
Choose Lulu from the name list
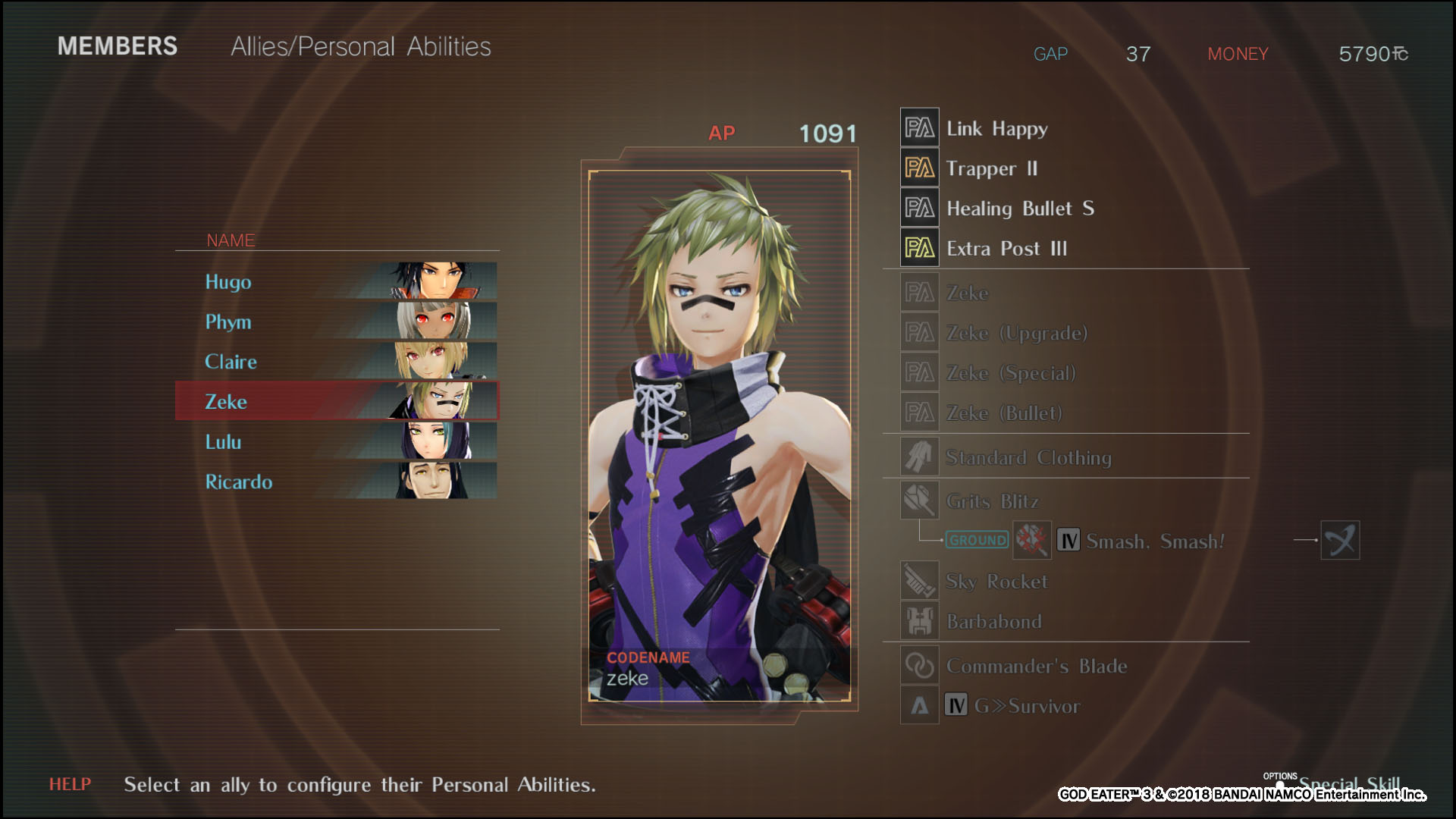tap(336, 441)
